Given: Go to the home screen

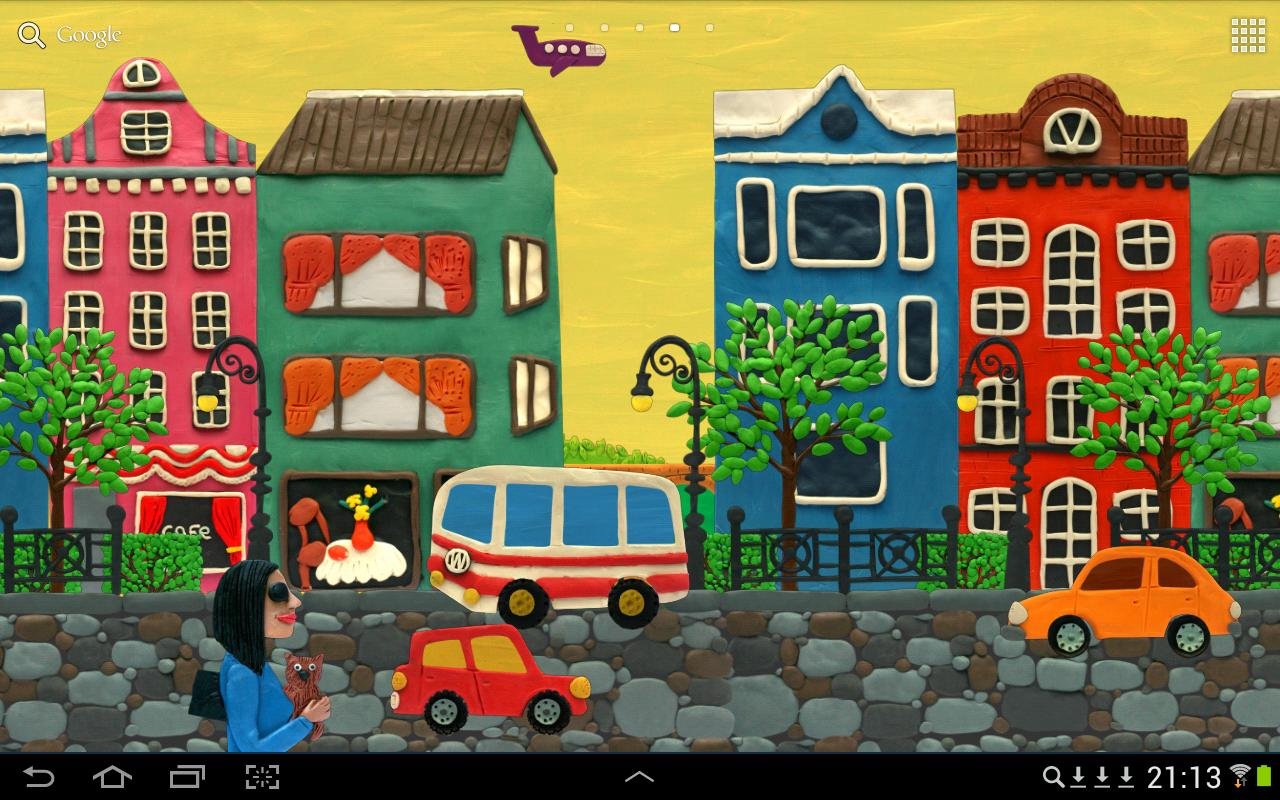Looking at the screenshot, I should click(112, 777).
